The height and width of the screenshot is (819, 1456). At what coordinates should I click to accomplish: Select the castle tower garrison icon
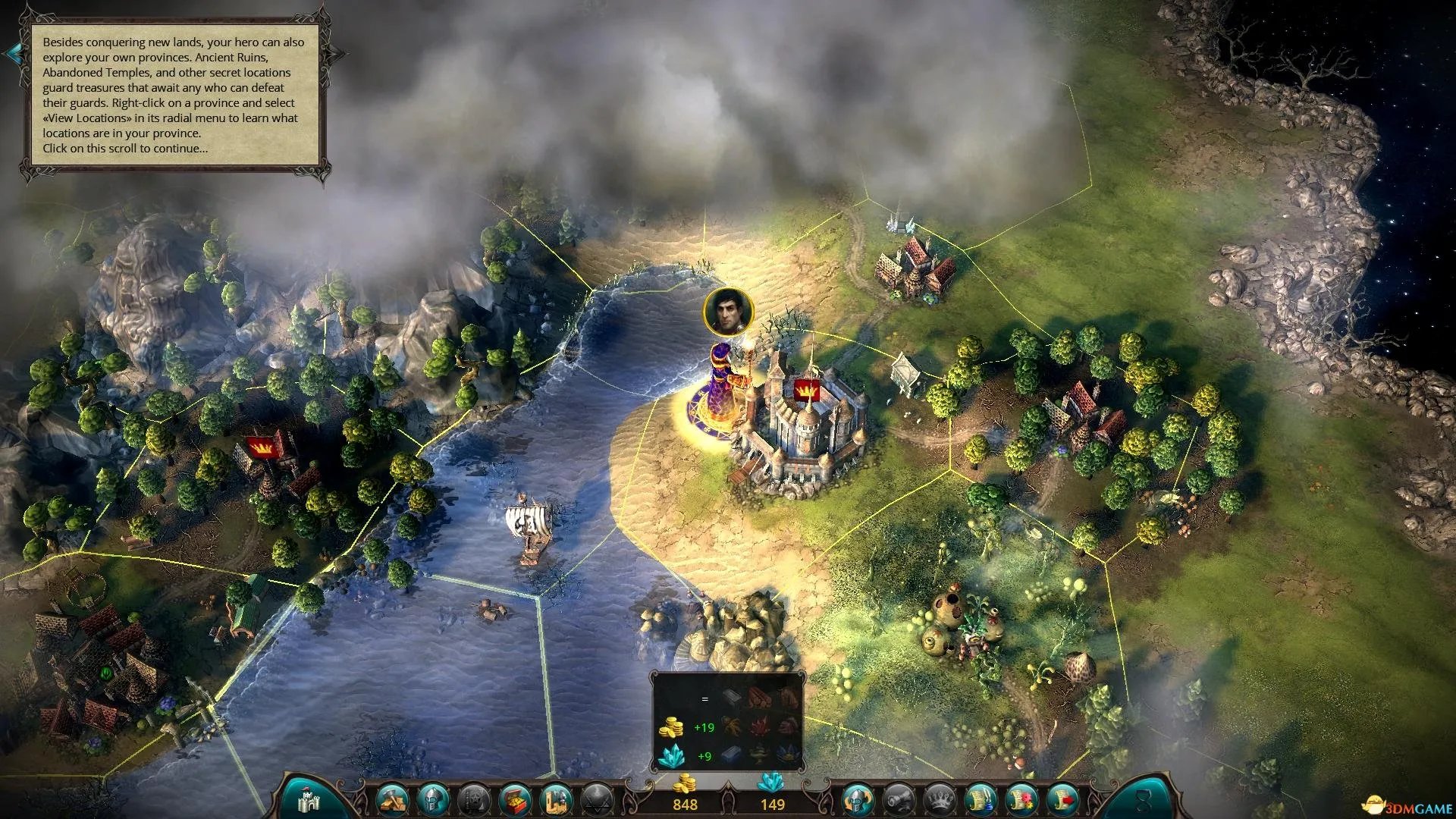point(557,799)
